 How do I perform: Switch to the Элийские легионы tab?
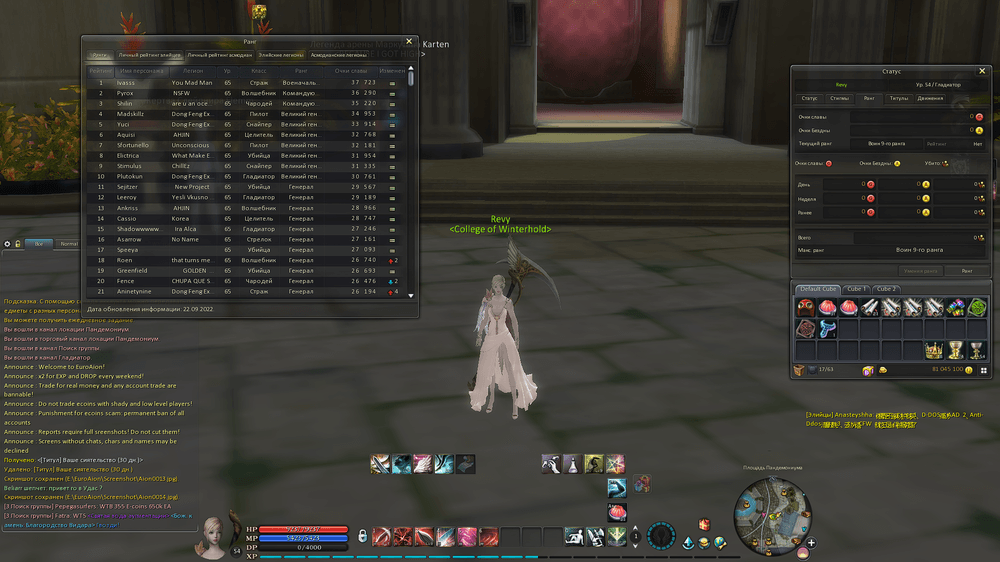pyautogui.click(x=281, y=55)
